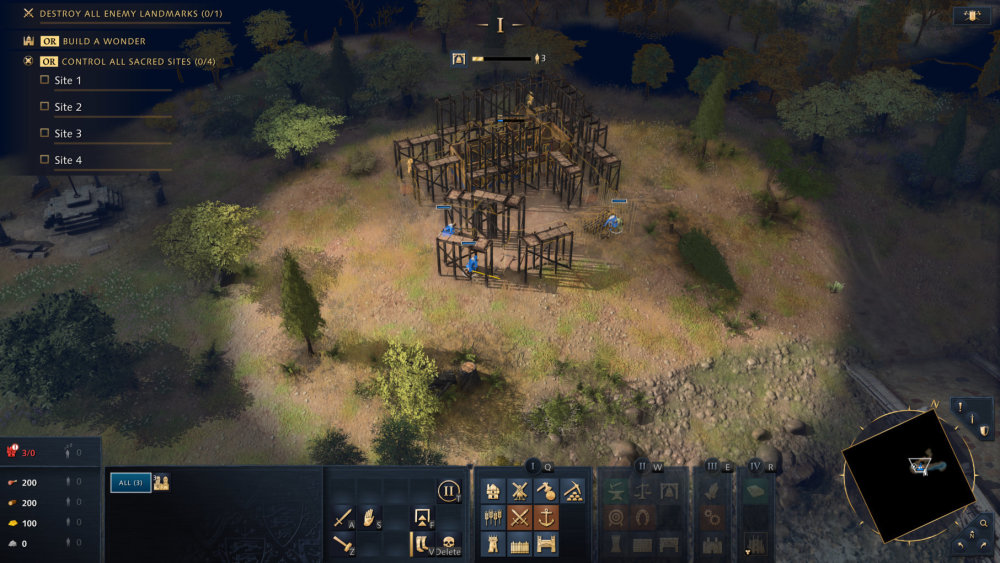Build a House from the build menu
This screenshot has width=1000, height=563.
493,491
